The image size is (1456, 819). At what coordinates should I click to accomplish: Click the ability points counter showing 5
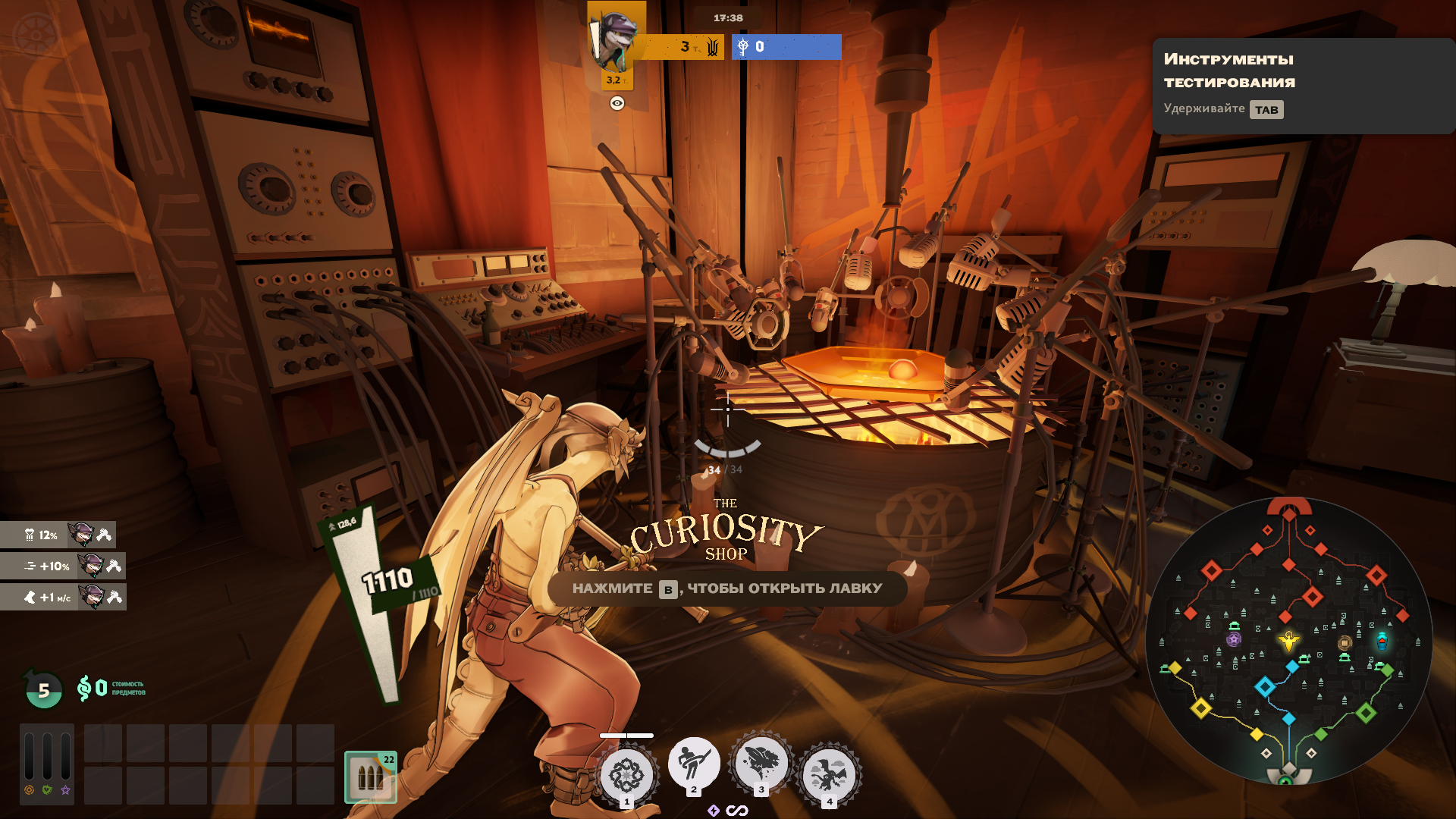[x=44, y=690]
